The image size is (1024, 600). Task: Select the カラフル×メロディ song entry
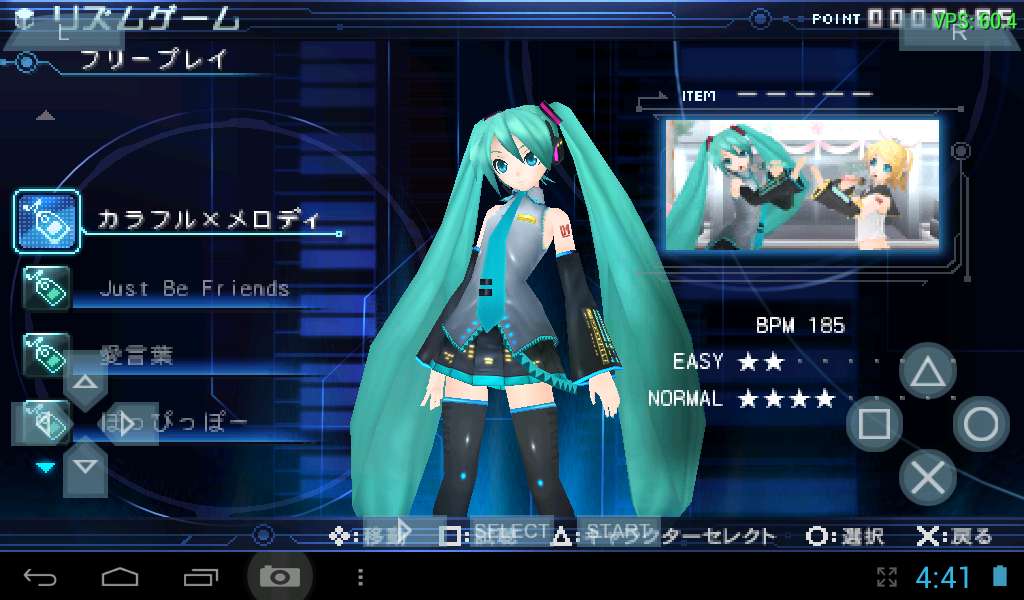click(x=208, y=220)
